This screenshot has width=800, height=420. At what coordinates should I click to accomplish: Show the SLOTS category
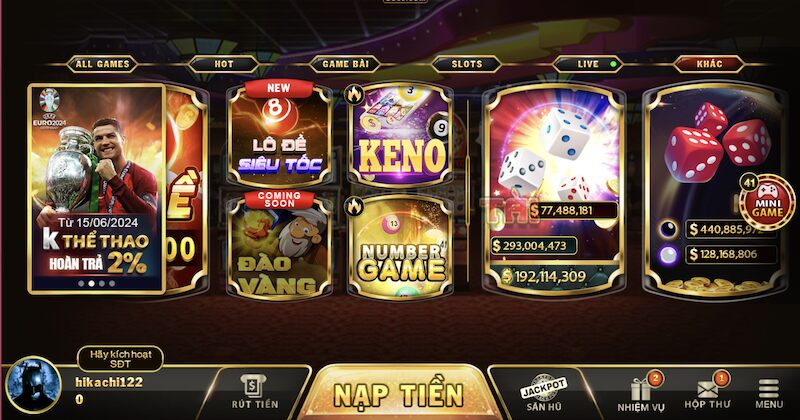click(466, 64)
